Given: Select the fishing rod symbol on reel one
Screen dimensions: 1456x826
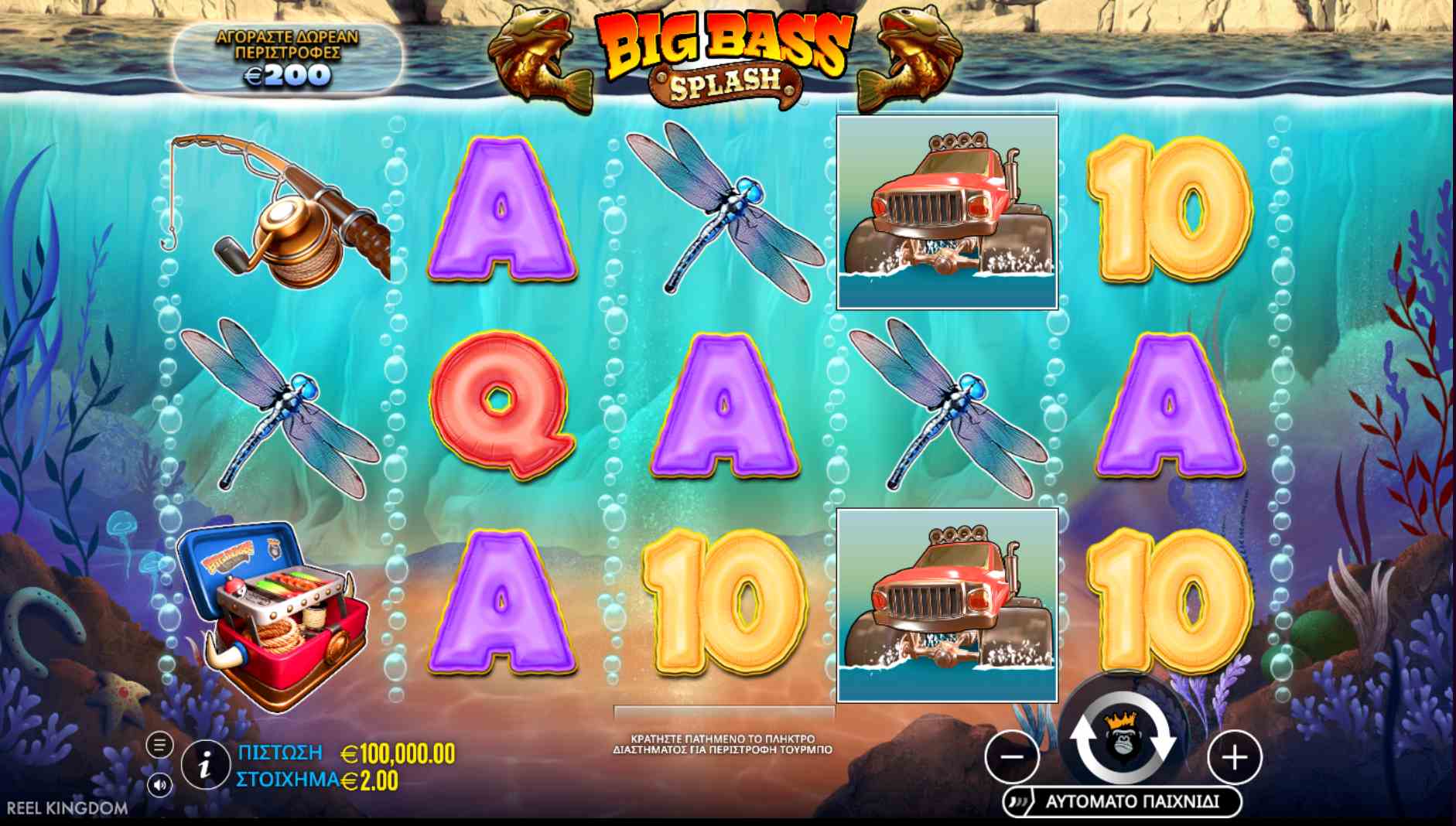Looking at the screenshot, I should click(267, 209).
